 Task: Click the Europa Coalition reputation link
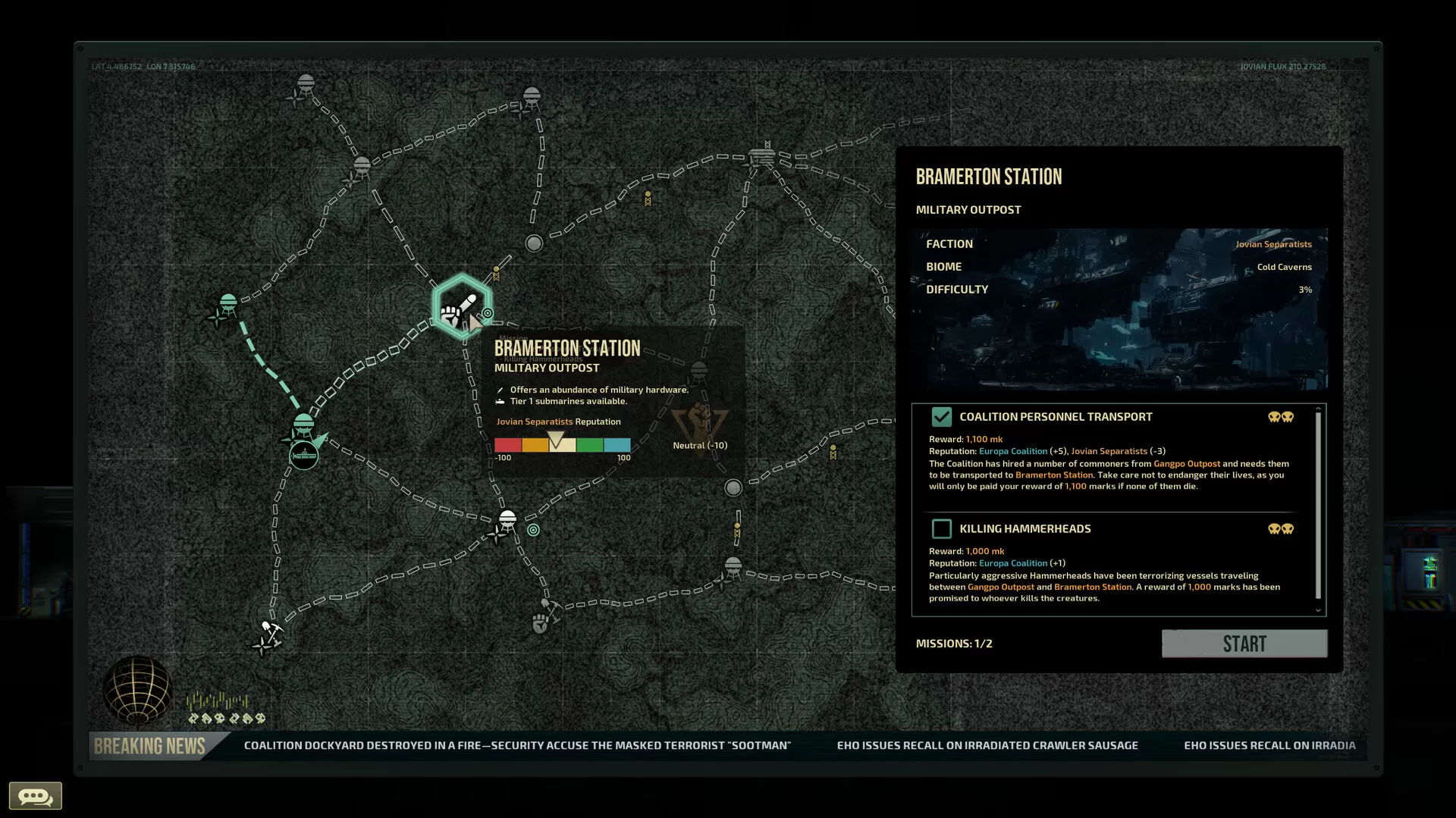[x=1013, y=450]
